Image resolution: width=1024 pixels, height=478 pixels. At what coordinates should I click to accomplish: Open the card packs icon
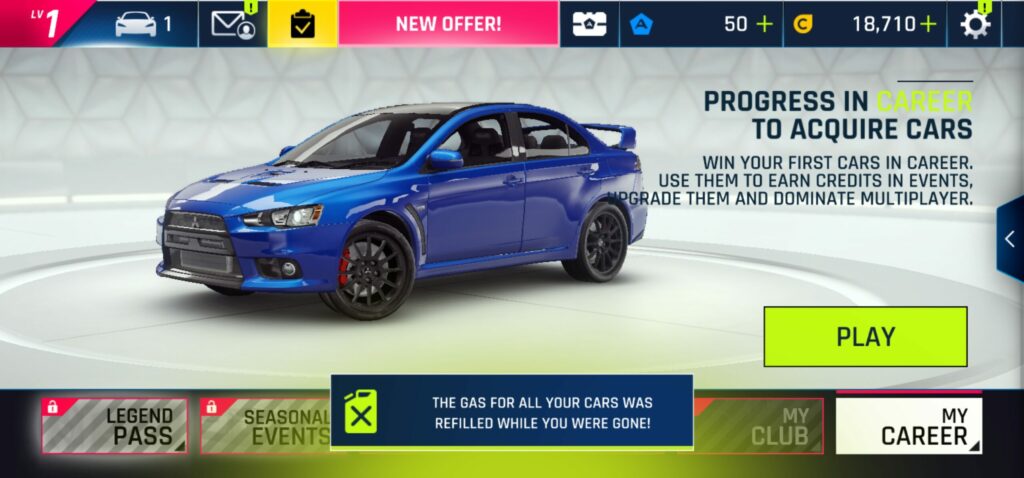589,24
